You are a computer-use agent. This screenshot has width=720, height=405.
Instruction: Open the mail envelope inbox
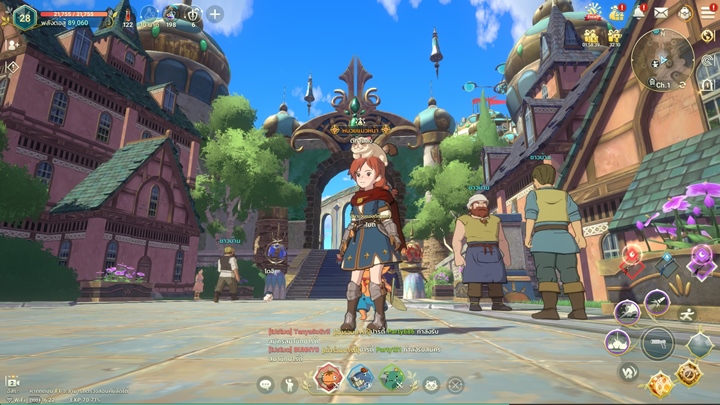pyautogui.click(x=661, y=12)
